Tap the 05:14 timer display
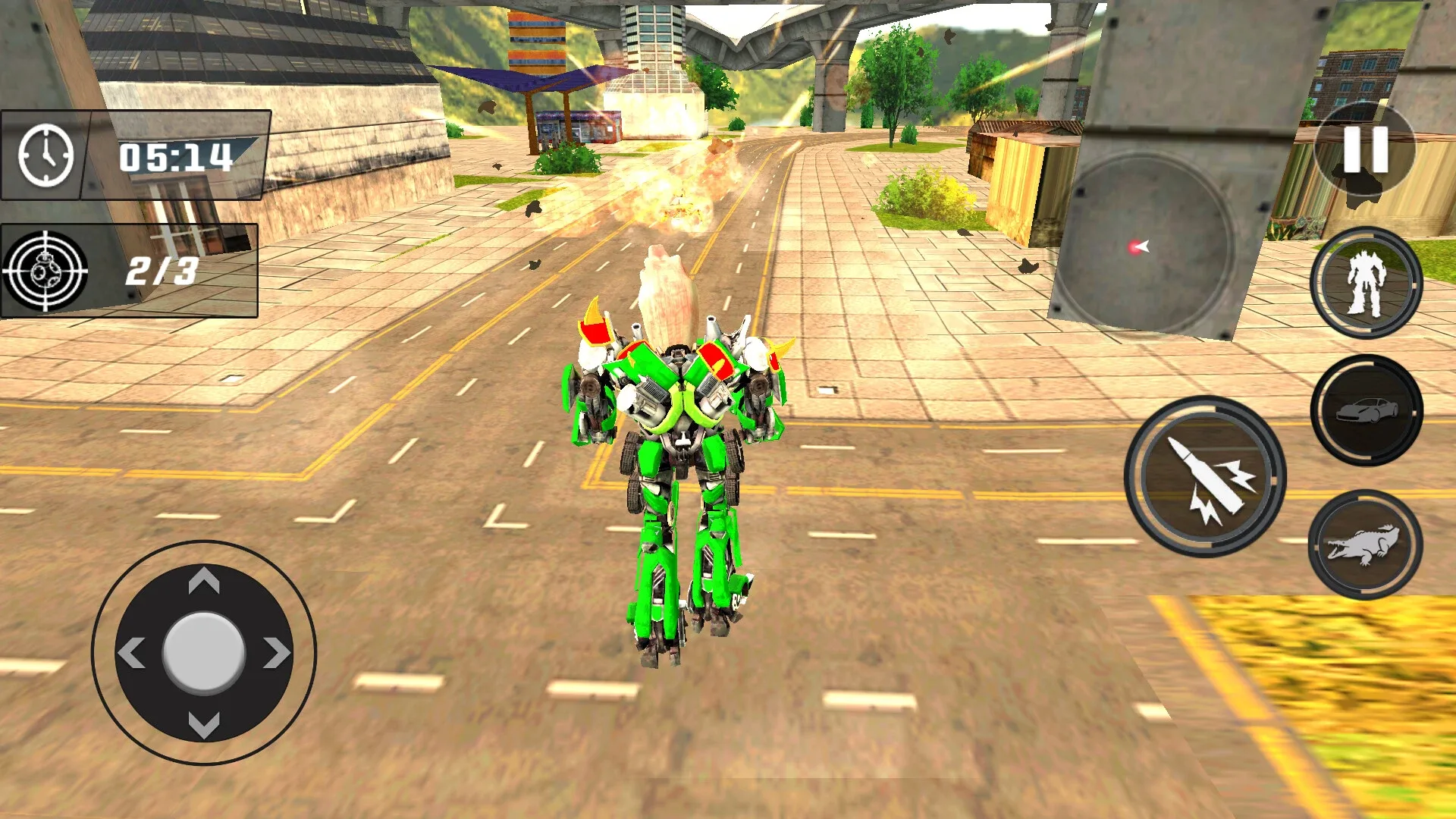This screenshot has width=1456, height=819. coord(174,157)
